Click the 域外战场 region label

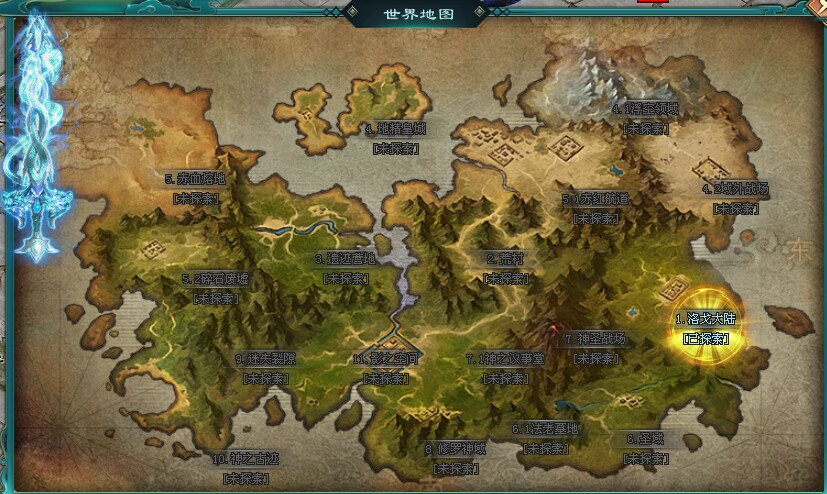(735, 189)
